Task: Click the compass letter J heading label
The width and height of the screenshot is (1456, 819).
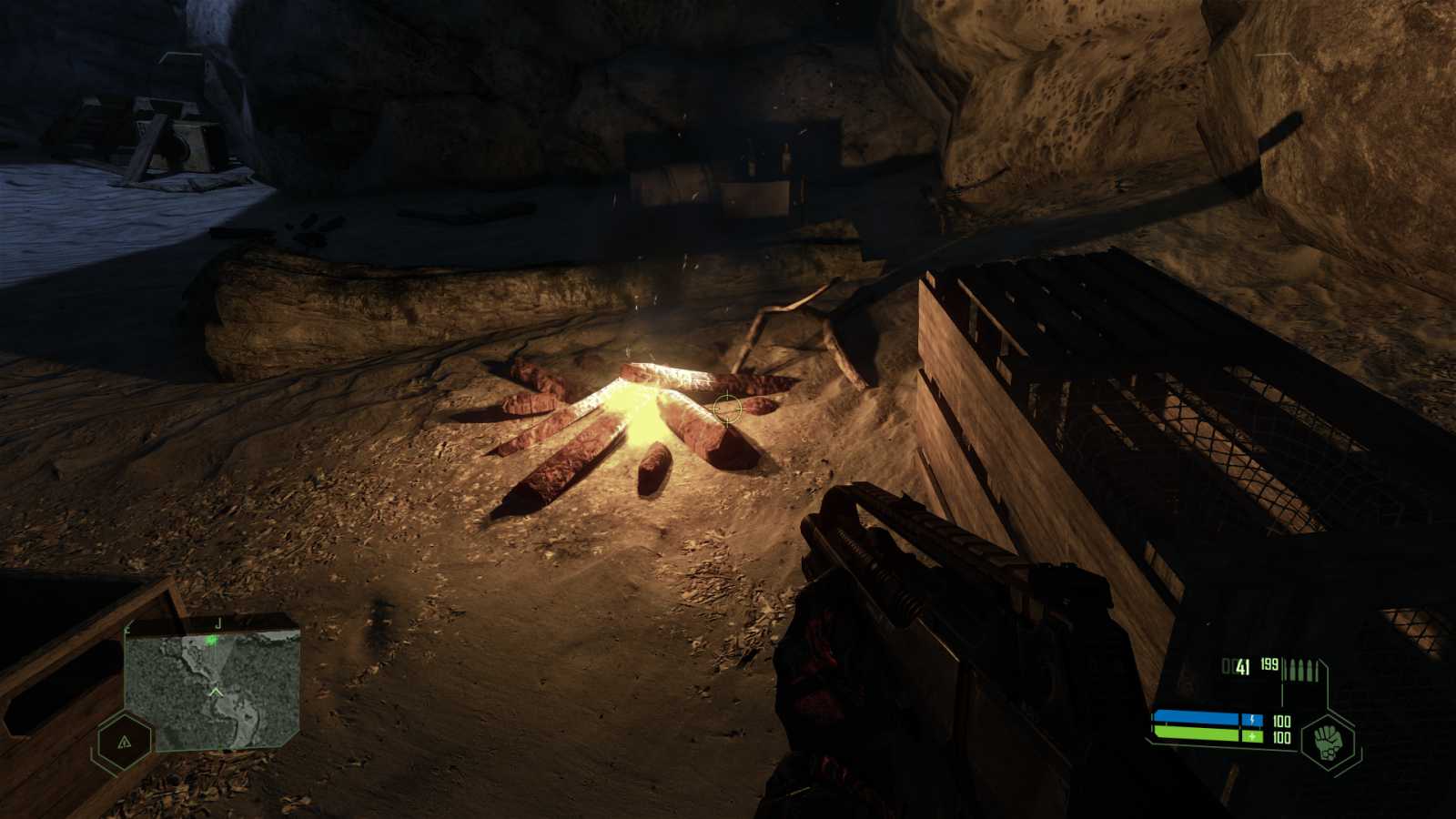Action: pyautogui.click(x=218, y=623)
